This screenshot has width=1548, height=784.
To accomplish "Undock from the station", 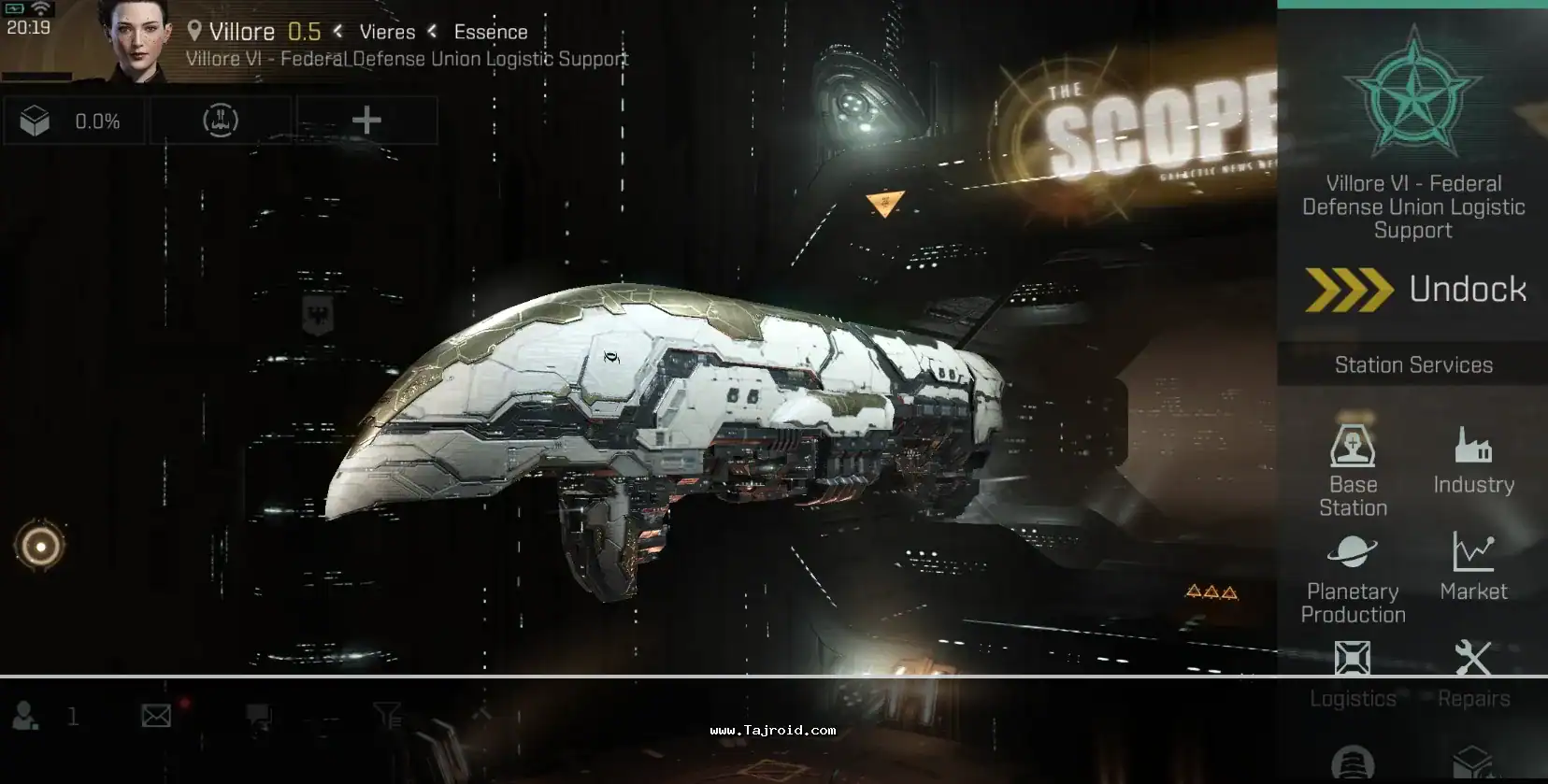I will (1415, 290).
